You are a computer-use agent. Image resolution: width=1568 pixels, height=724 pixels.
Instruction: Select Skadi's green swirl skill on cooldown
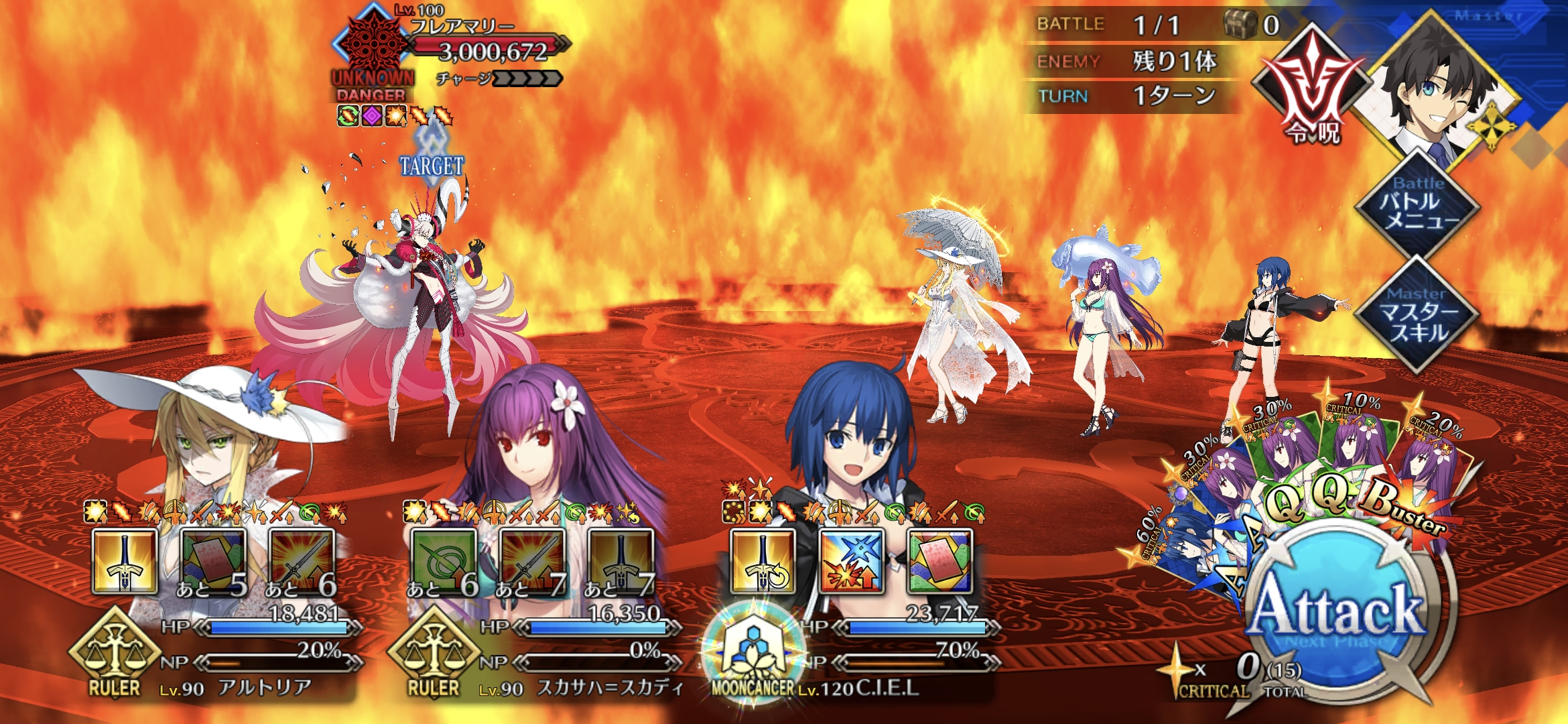[x=443, y=562]
